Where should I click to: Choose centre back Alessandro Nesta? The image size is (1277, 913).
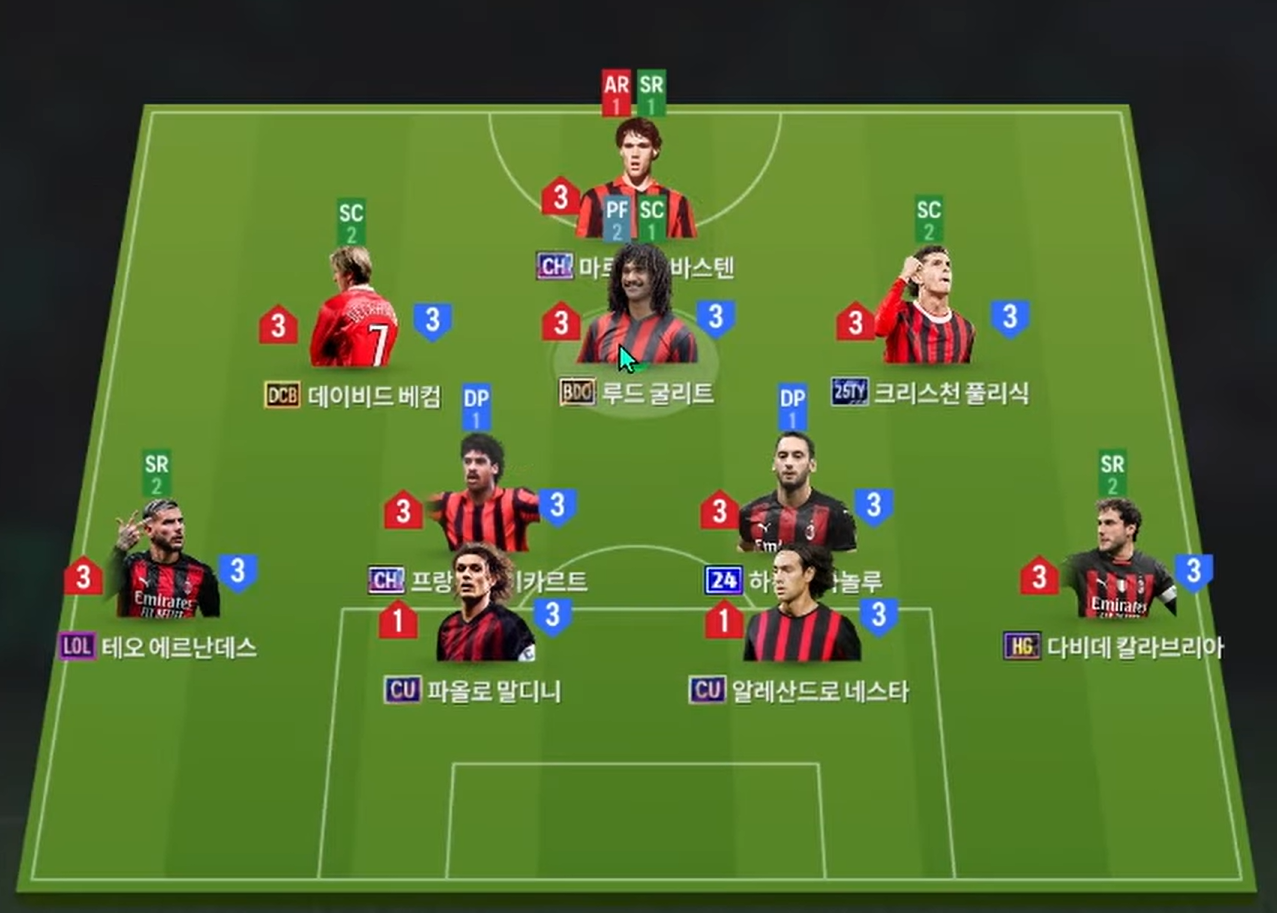point(803,607)
